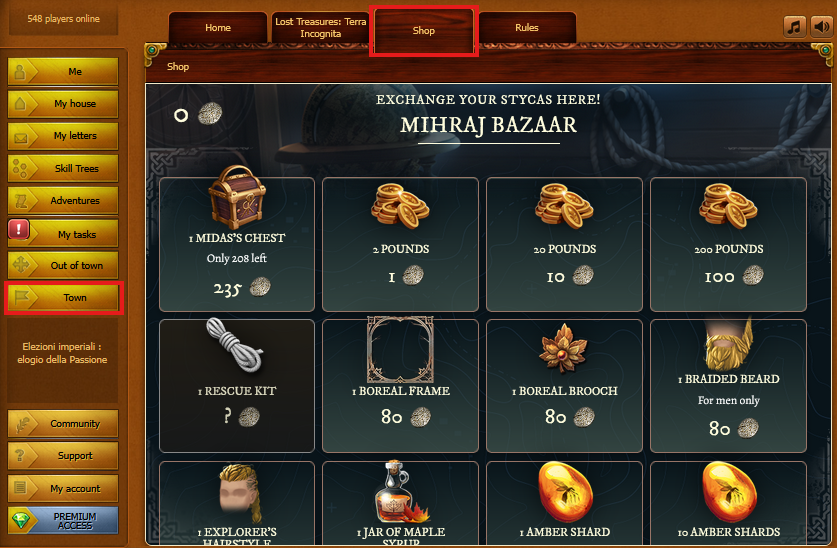This screenshot has width=837, height=548.
Task: Go to Town
Action: pyautogui.click(x=63, y=298)
